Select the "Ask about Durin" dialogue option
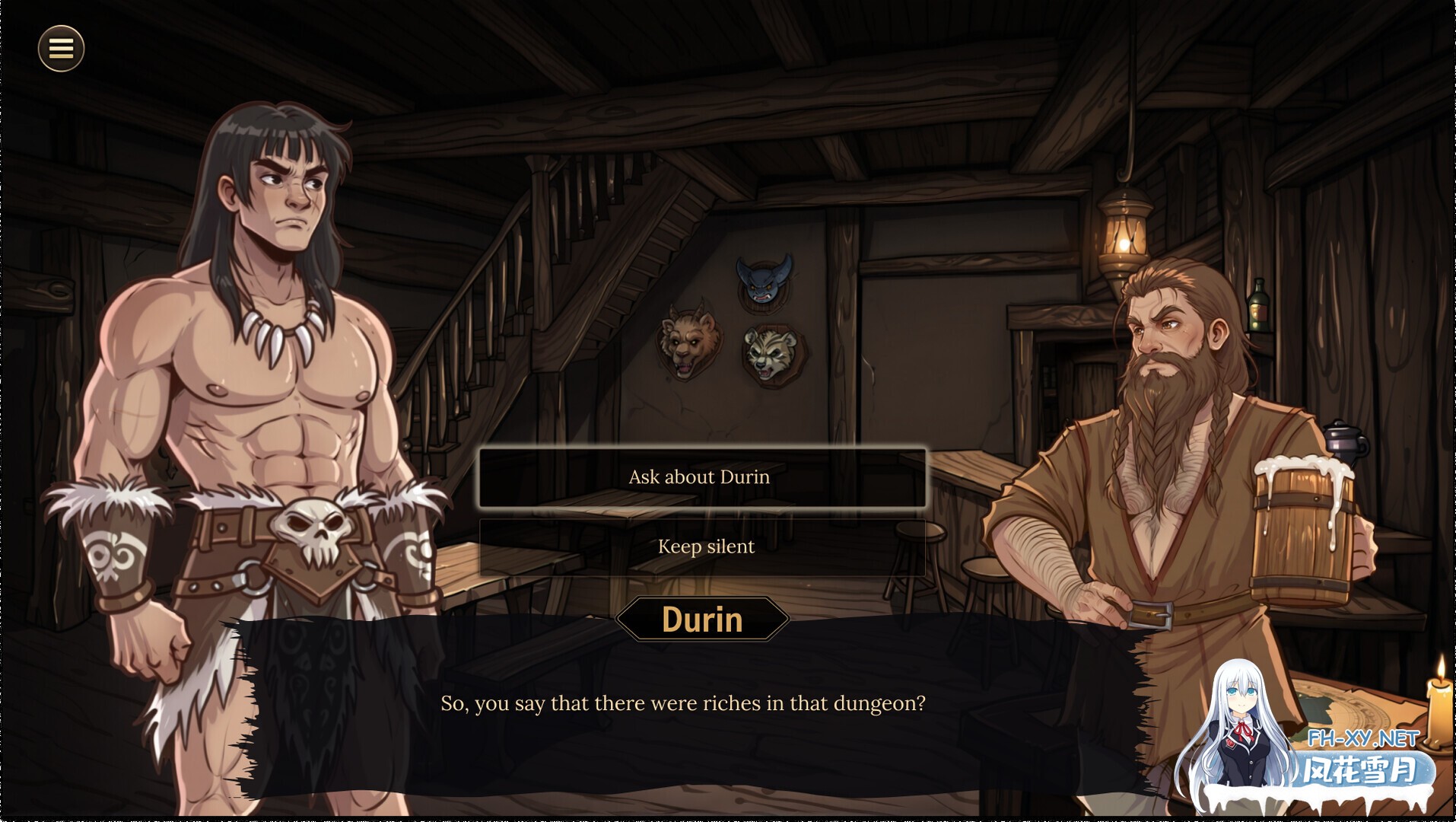Screen dimensions: 1456x822 point(701,477)
